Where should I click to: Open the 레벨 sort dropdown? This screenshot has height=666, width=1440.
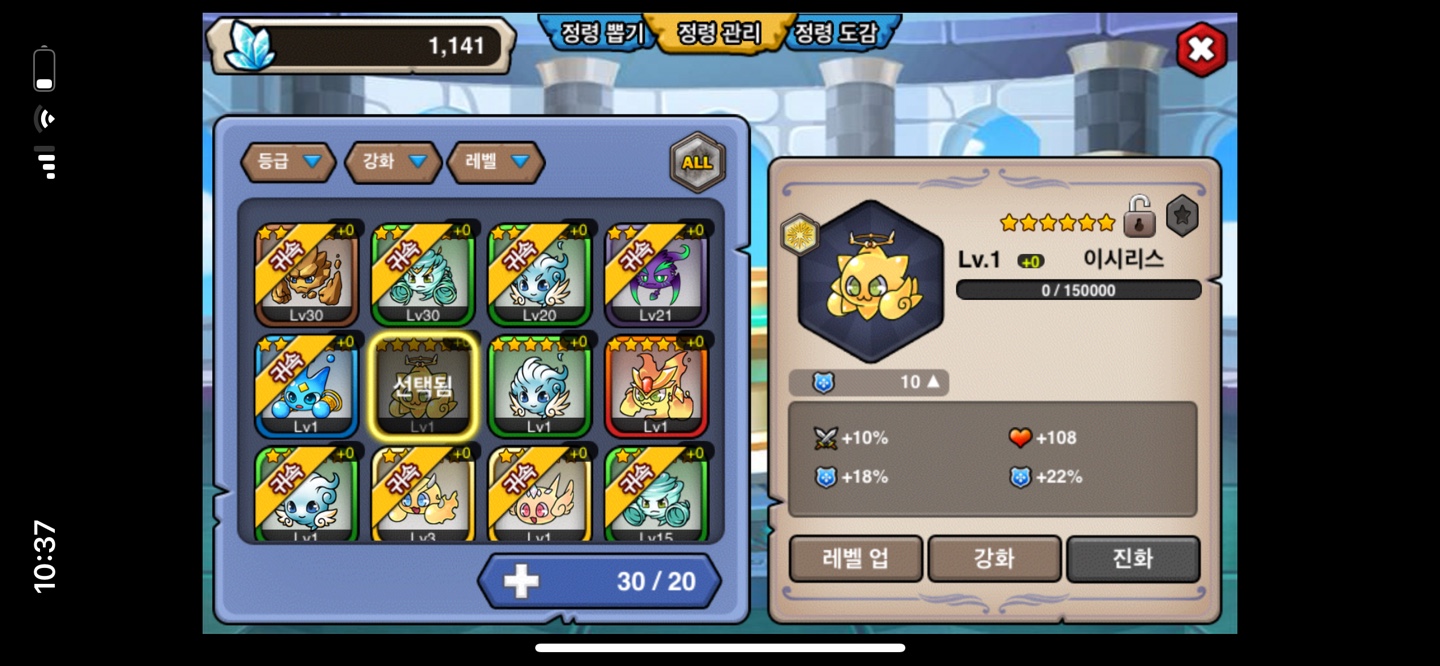coord(496,162)
